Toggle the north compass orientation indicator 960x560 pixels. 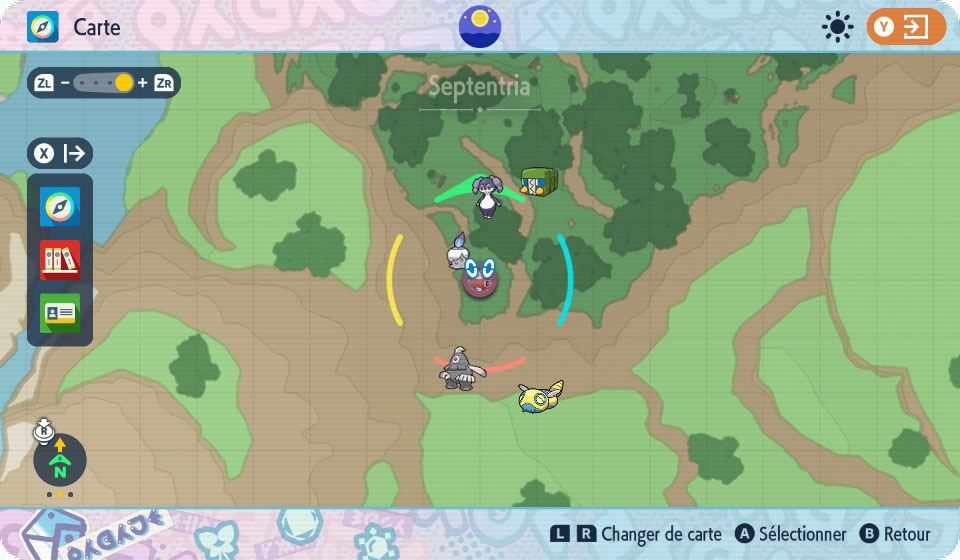60,461
